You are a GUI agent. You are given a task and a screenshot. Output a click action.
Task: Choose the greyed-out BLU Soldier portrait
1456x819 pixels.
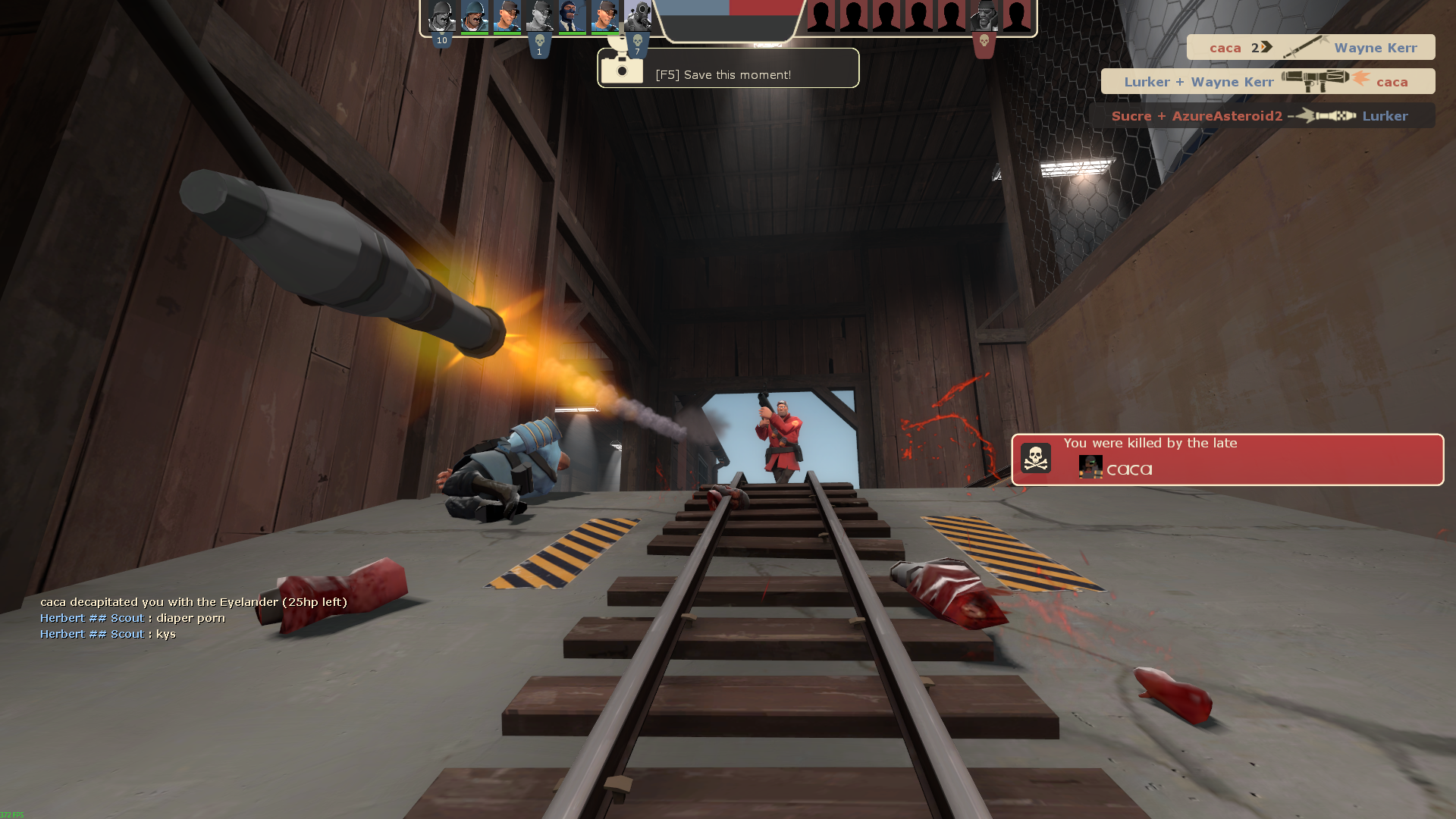click(x=441, y=16)
